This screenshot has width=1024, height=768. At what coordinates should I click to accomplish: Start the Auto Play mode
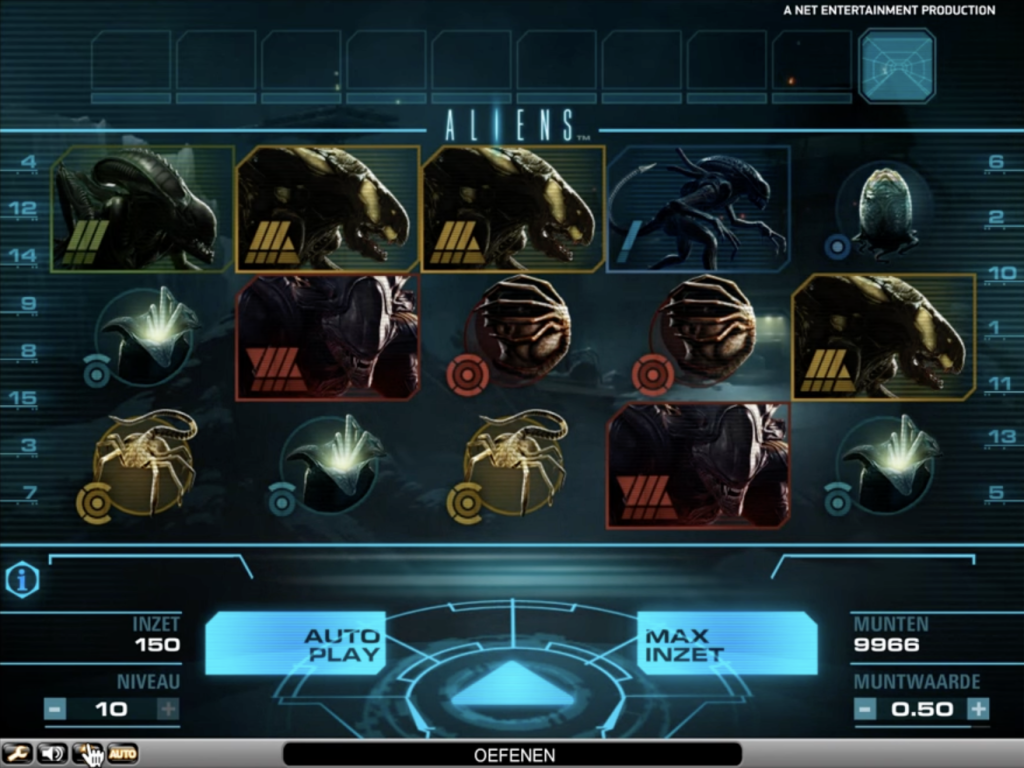point(295,643)
